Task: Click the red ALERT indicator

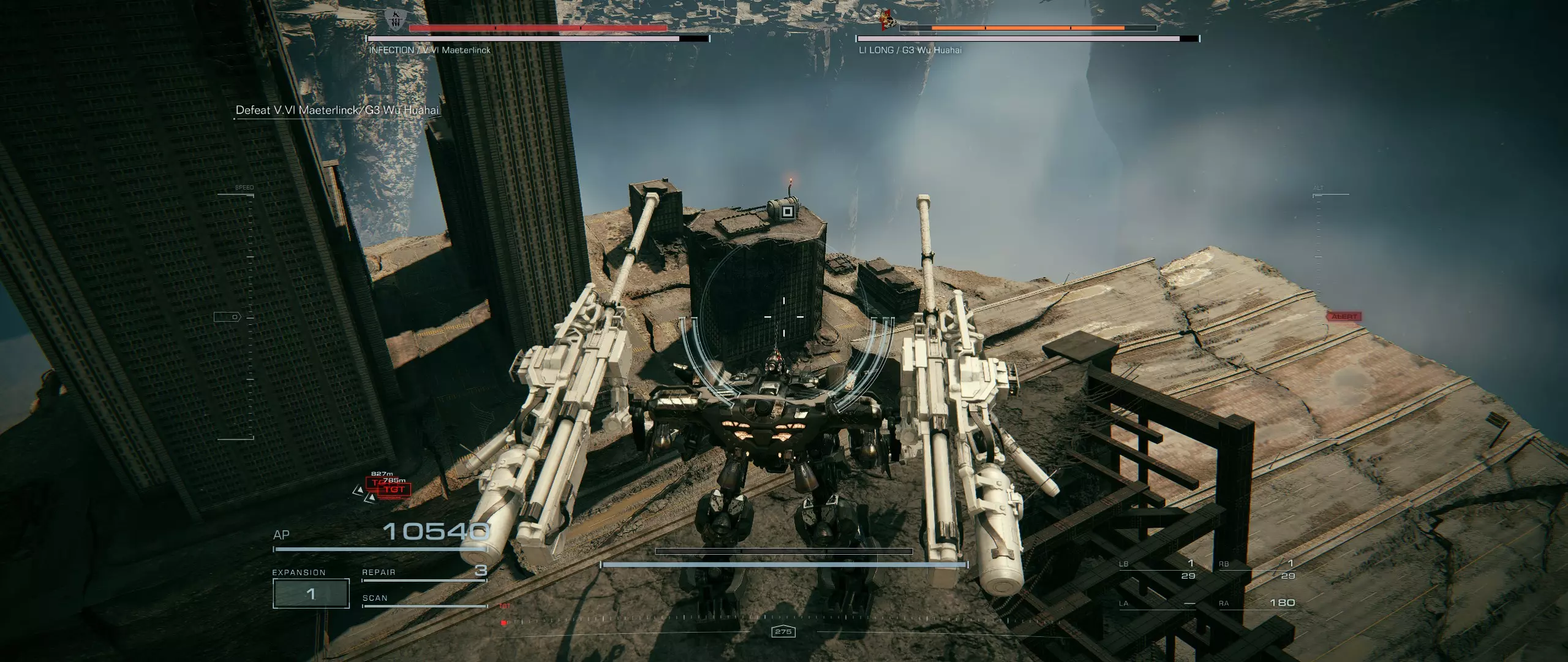Action: [1344, 317]
